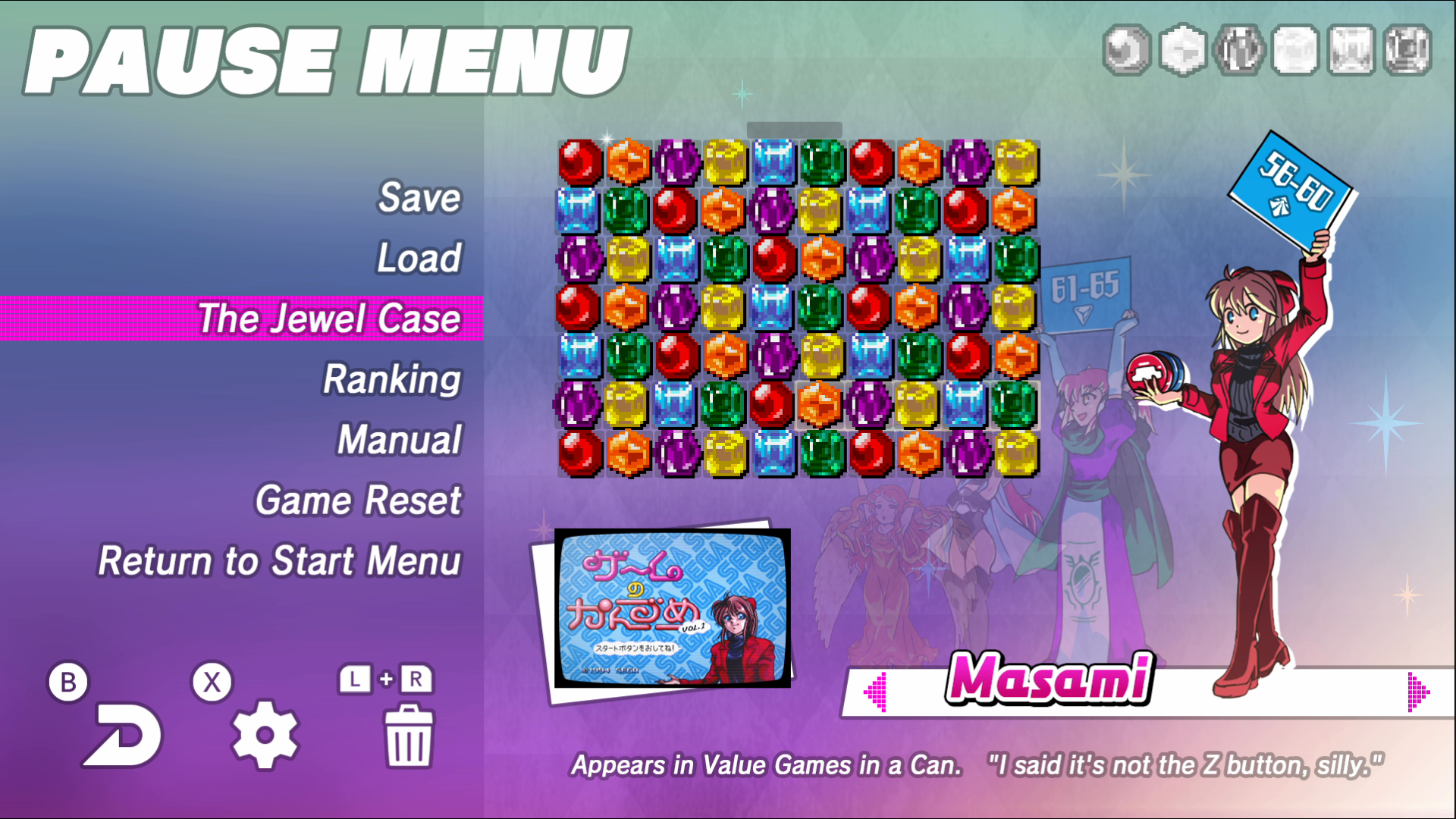Click the back arrow icon
1456x819 pixels.
[x=123, y=735]
